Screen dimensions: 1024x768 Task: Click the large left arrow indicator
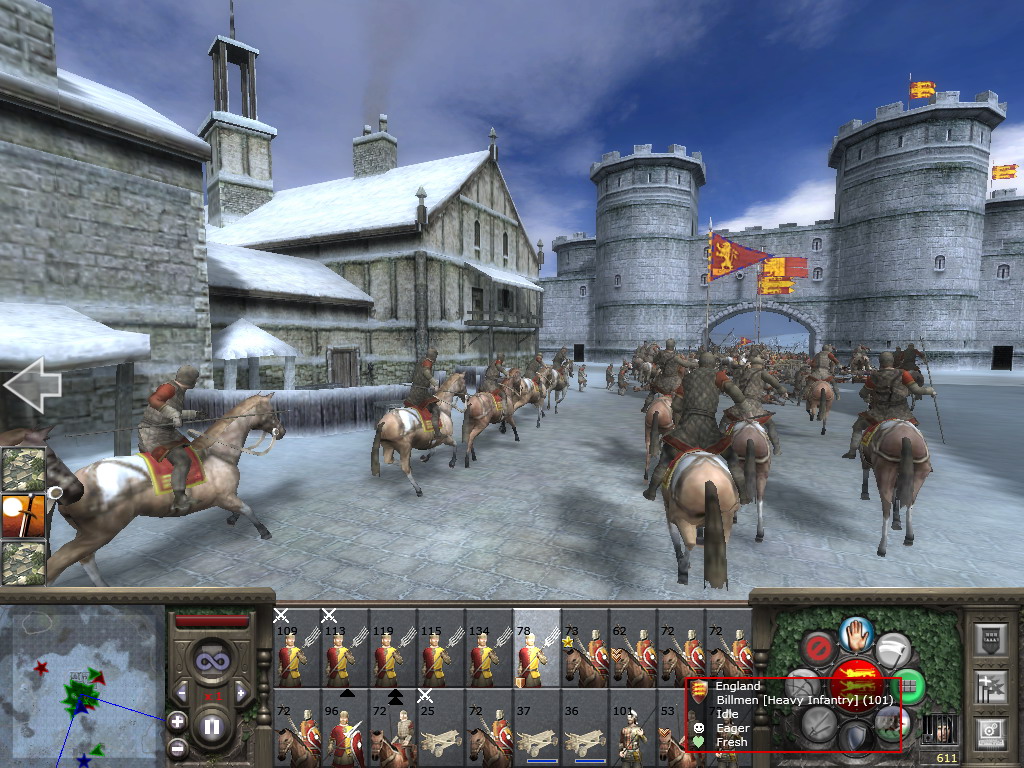32,384
